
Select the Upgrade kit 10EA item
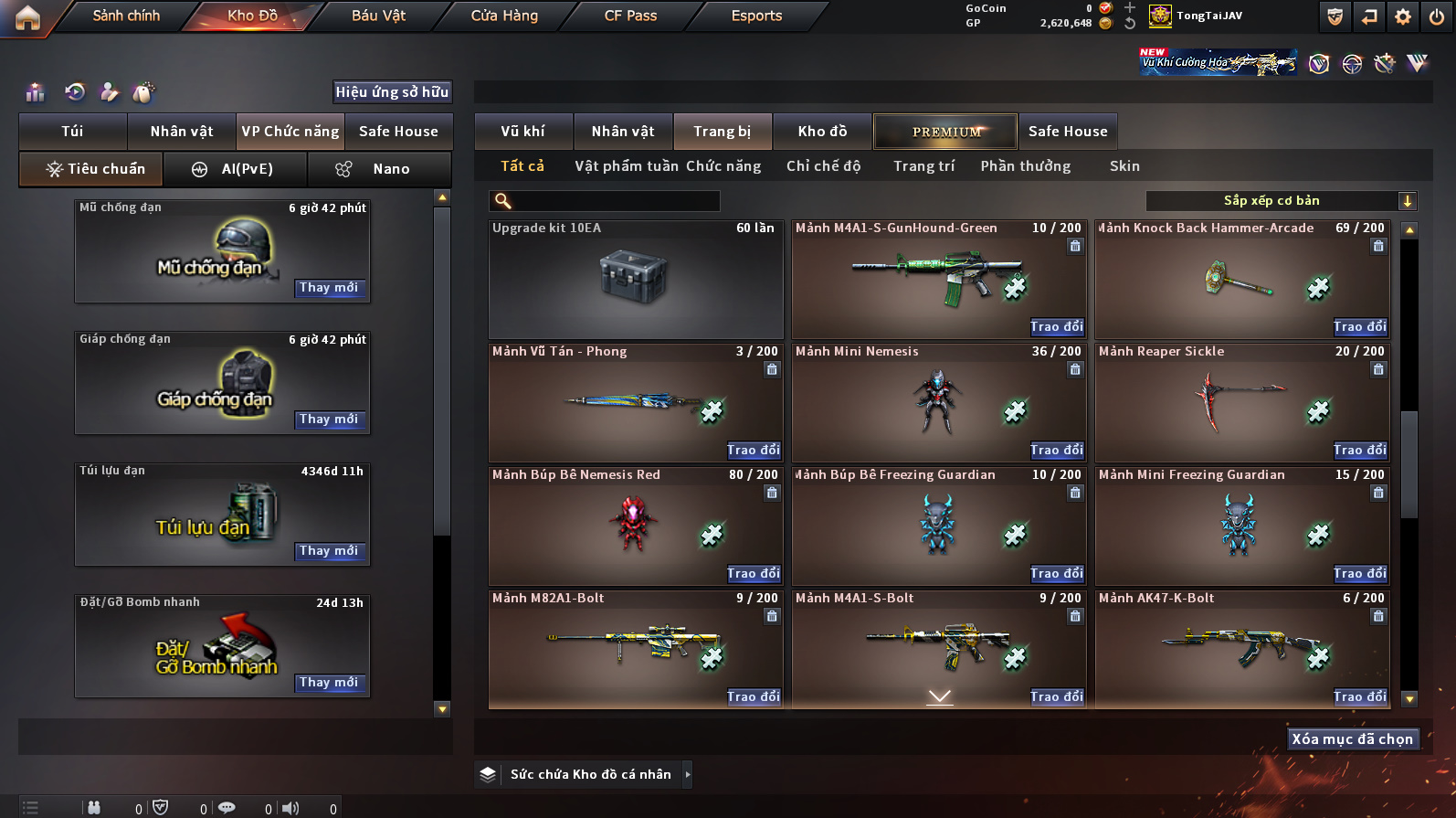[636, 280]
